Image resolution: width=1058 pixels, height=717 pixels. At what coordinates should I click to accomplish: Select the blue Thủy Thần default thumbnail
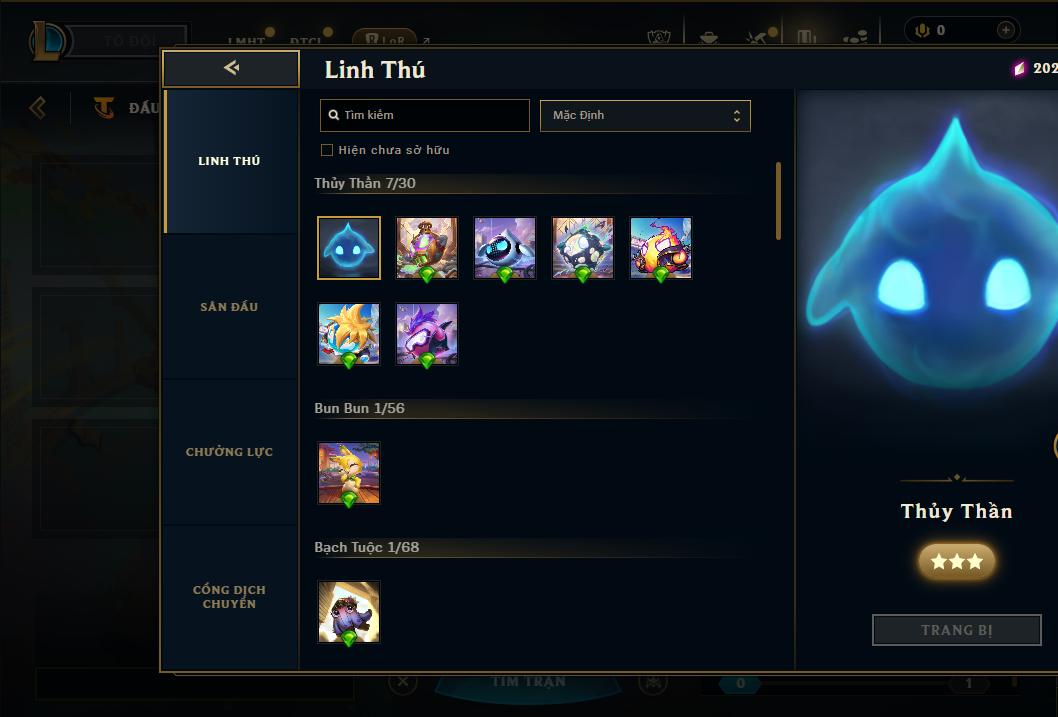point(349,248)
